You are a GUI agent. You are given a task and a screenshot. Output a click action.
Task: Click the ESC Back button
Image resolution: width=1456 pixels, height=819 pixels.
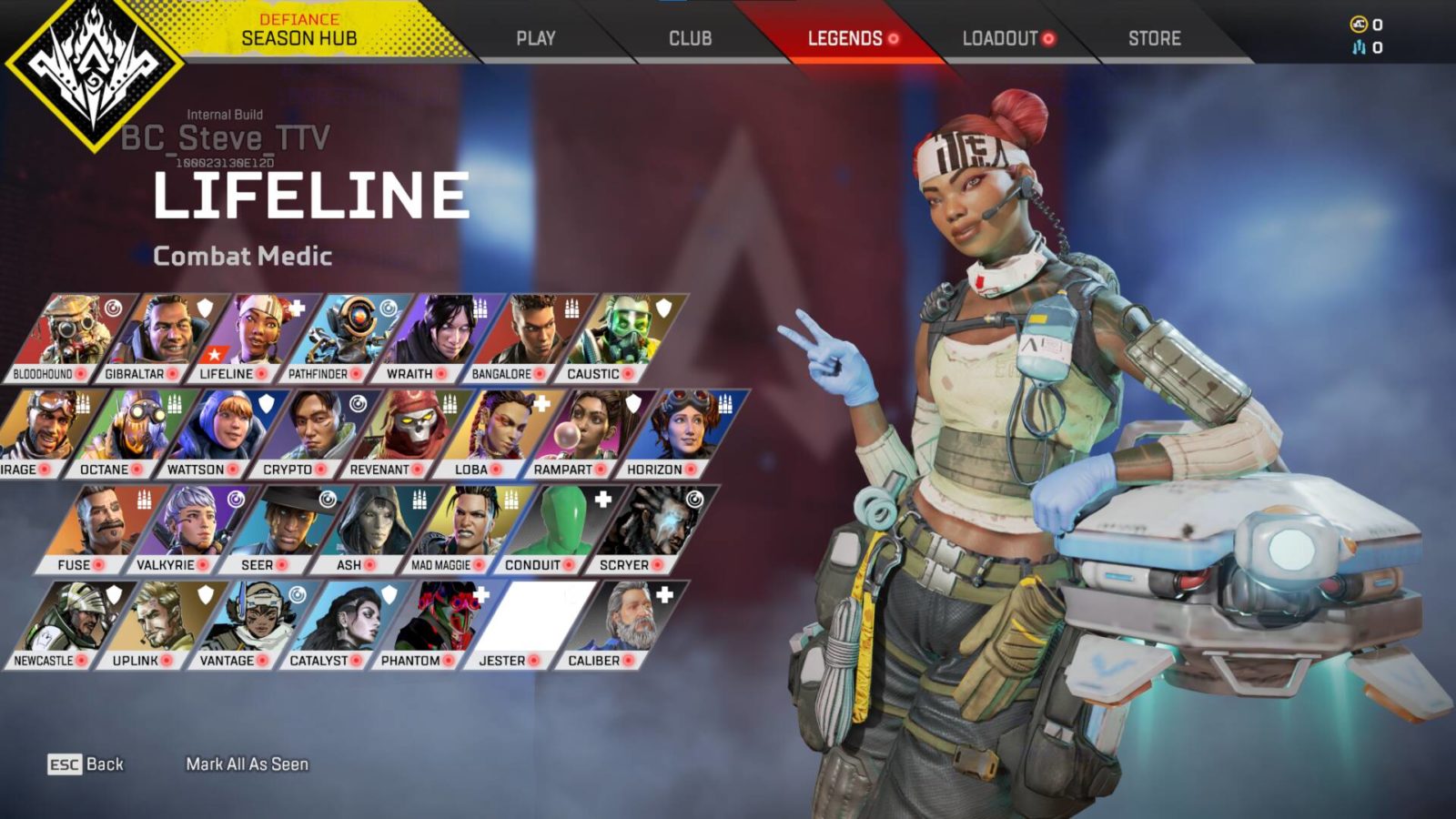coord(86,764)
